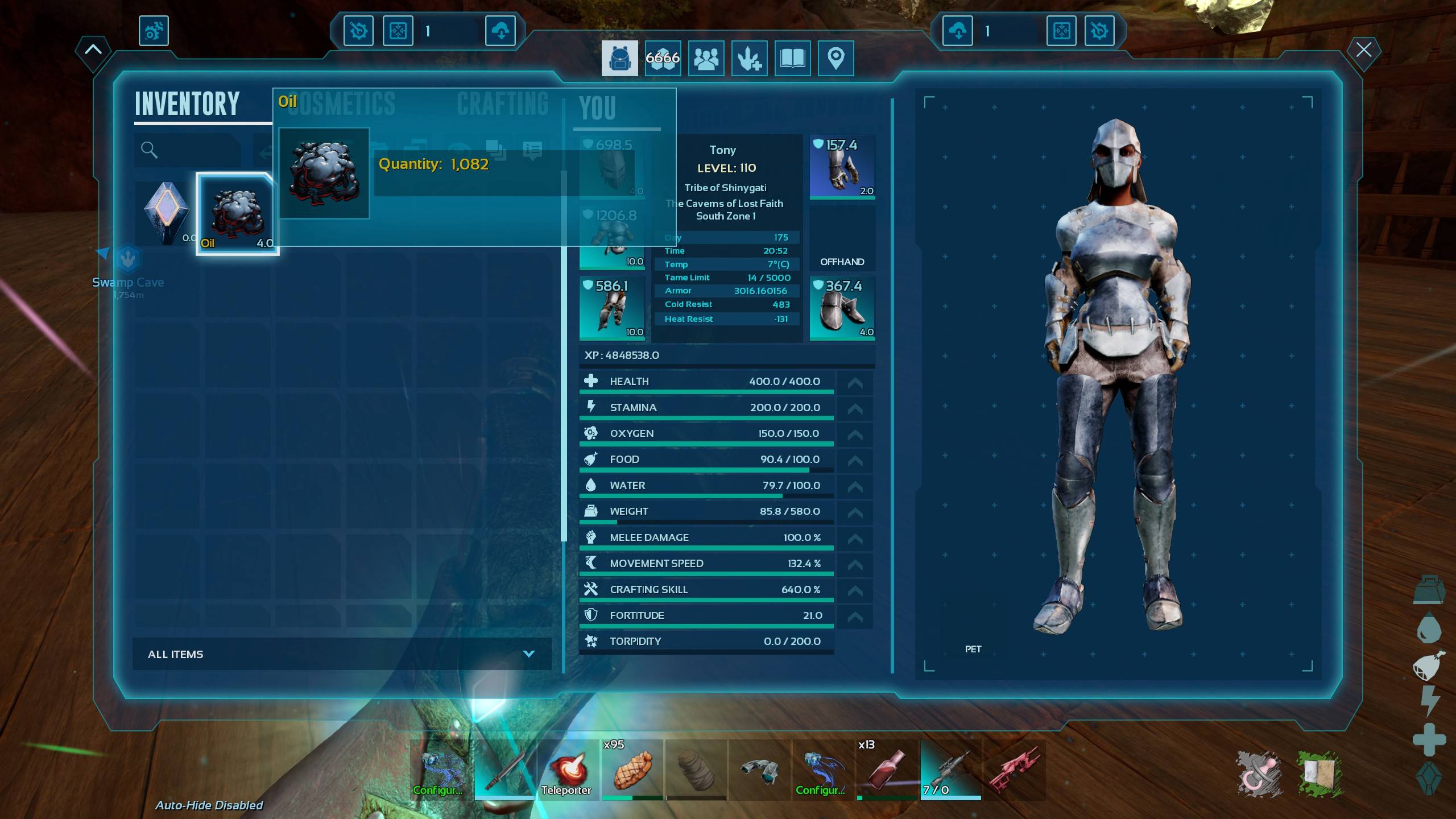Open the map pin tab
Viewport: 1456px width, 819px height.
(x=835, y=58)
